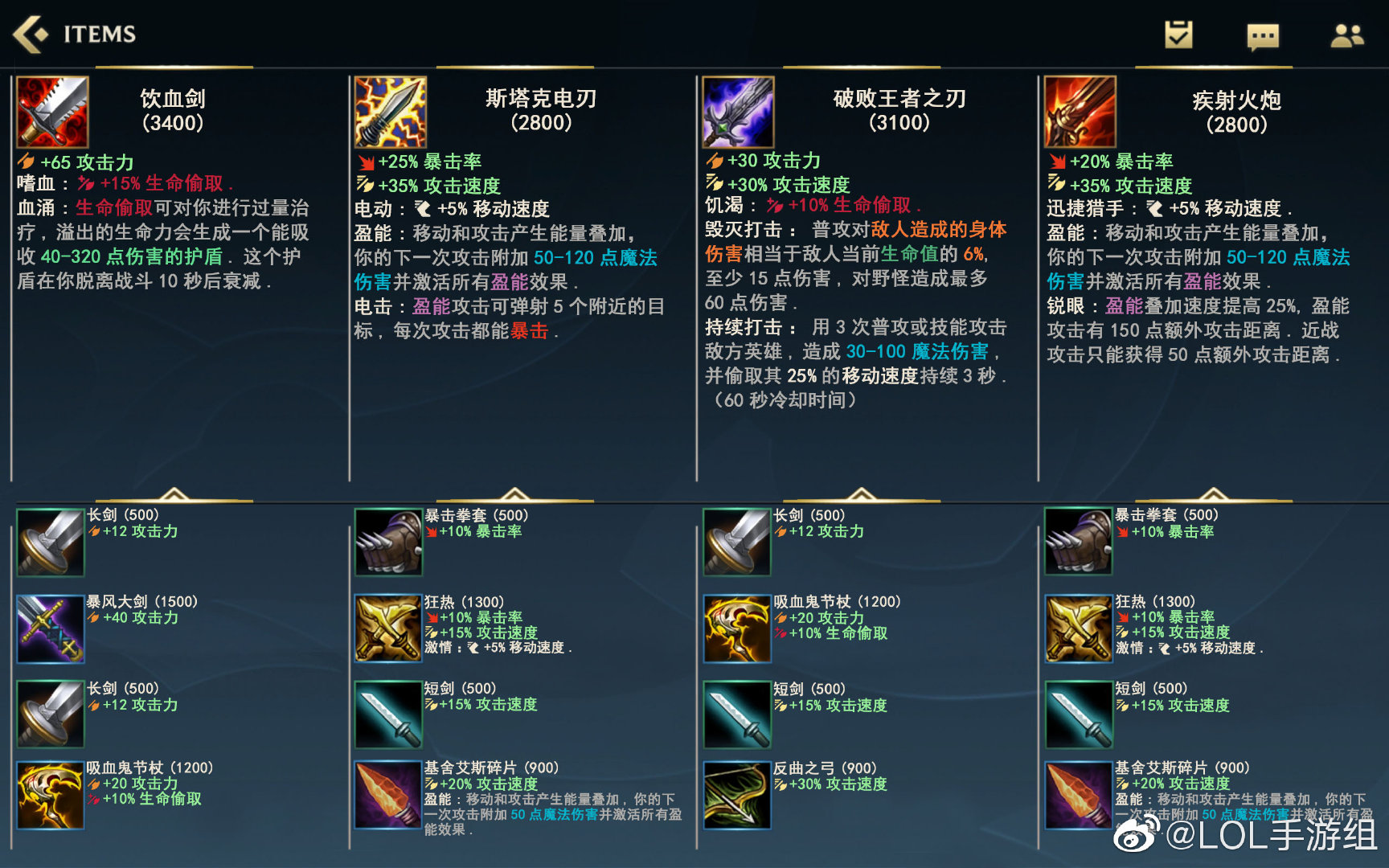Image resolution: width=1389 pixels, height=868 pixels.
Task: Select the 破败王者之刃 item icon
Action: (736, 113)
